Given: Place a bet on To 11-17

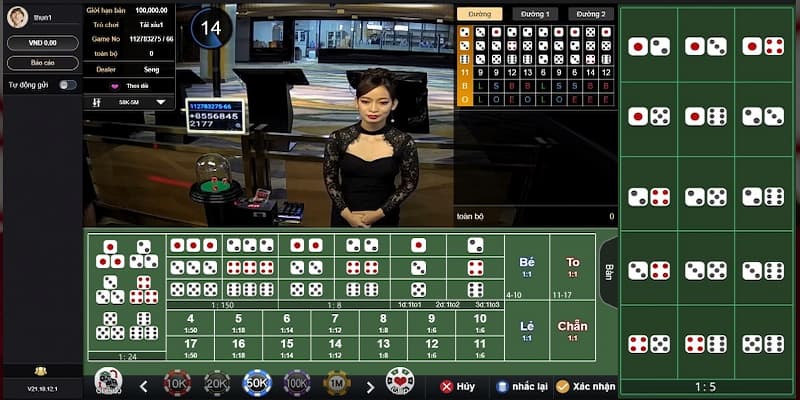Looking at the screenshot, I should click(573, 266).
